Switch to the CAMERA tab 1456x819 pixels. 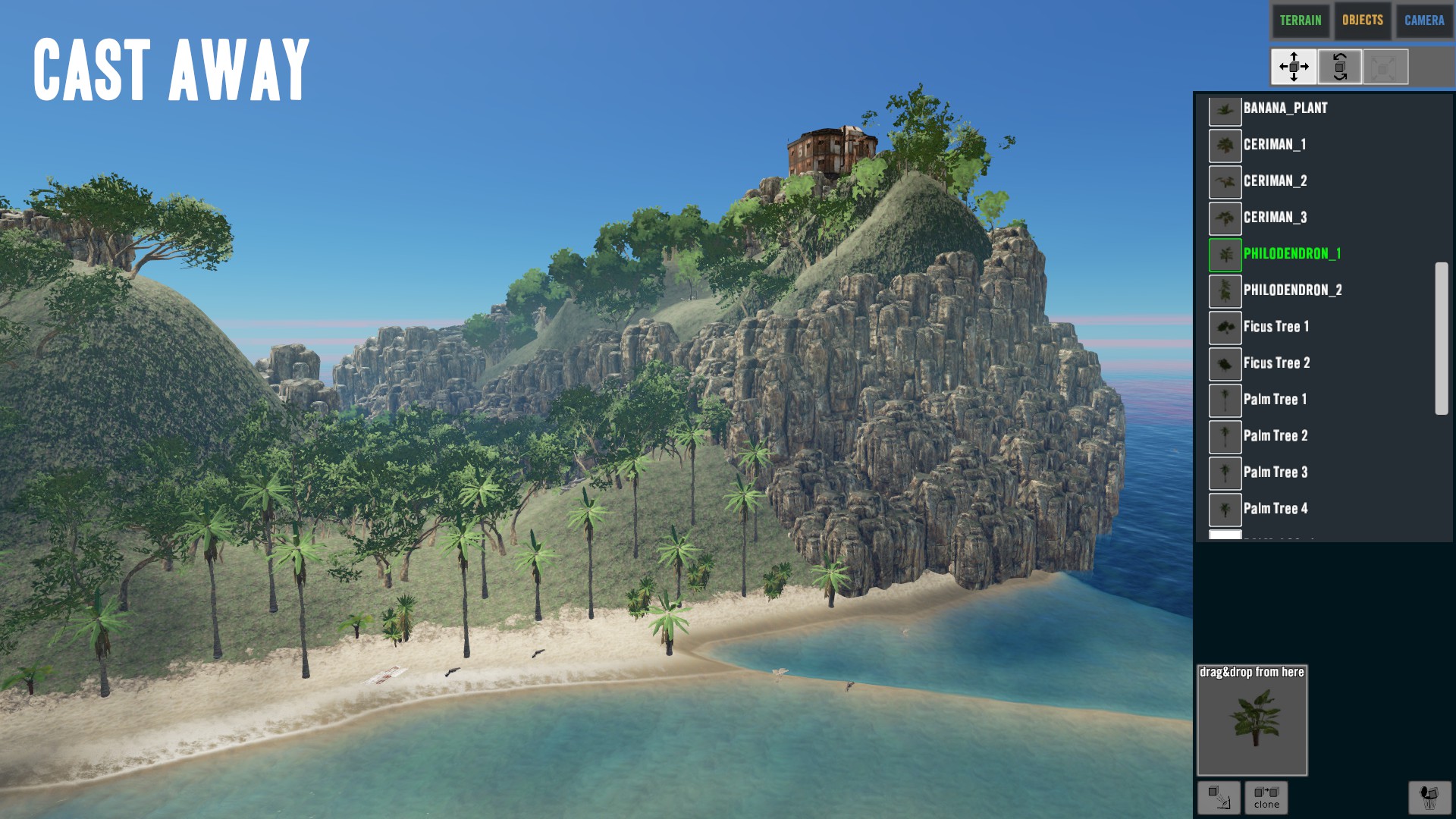click(1423, 20)
